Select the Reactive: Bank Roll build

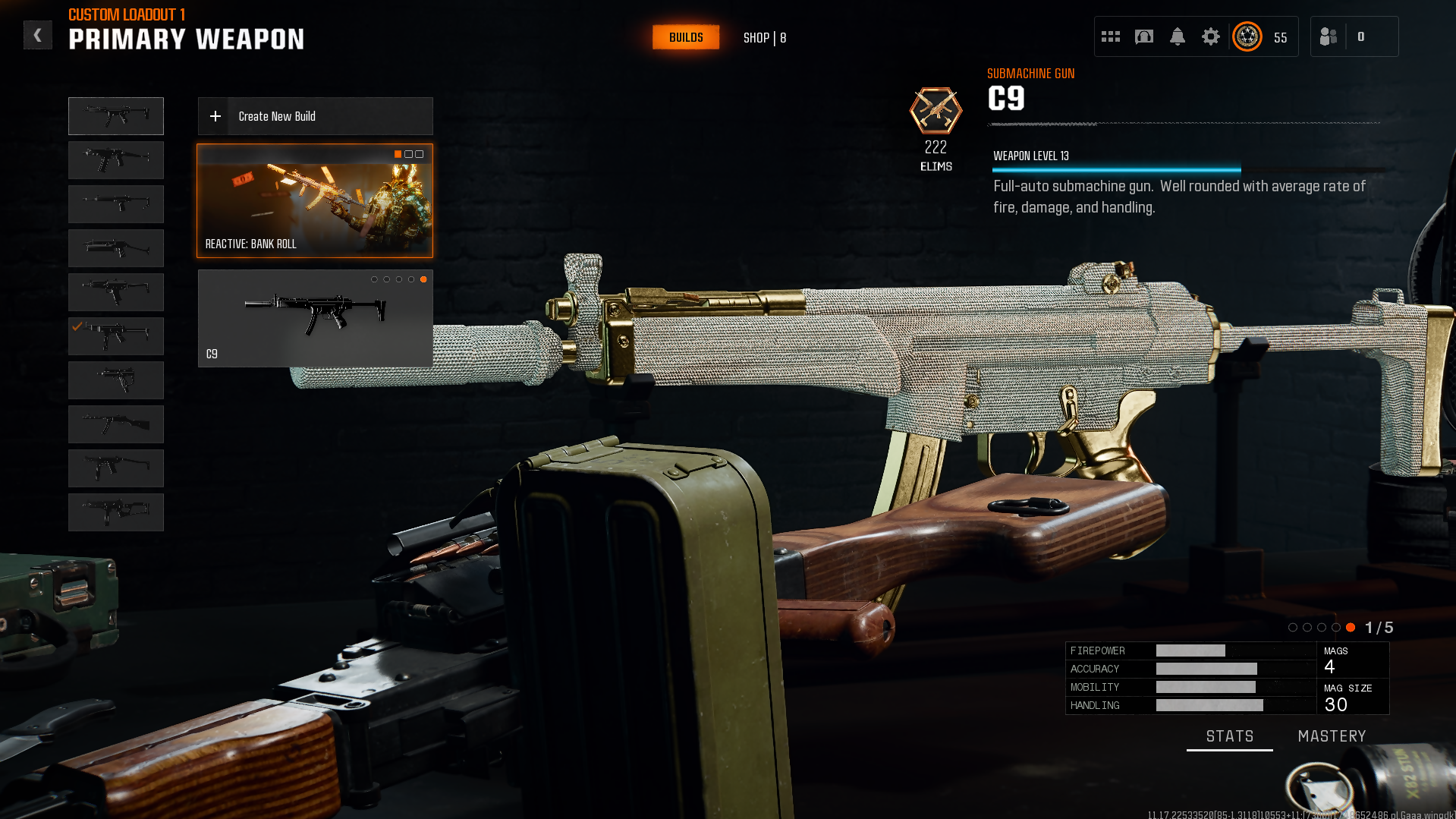315,201
